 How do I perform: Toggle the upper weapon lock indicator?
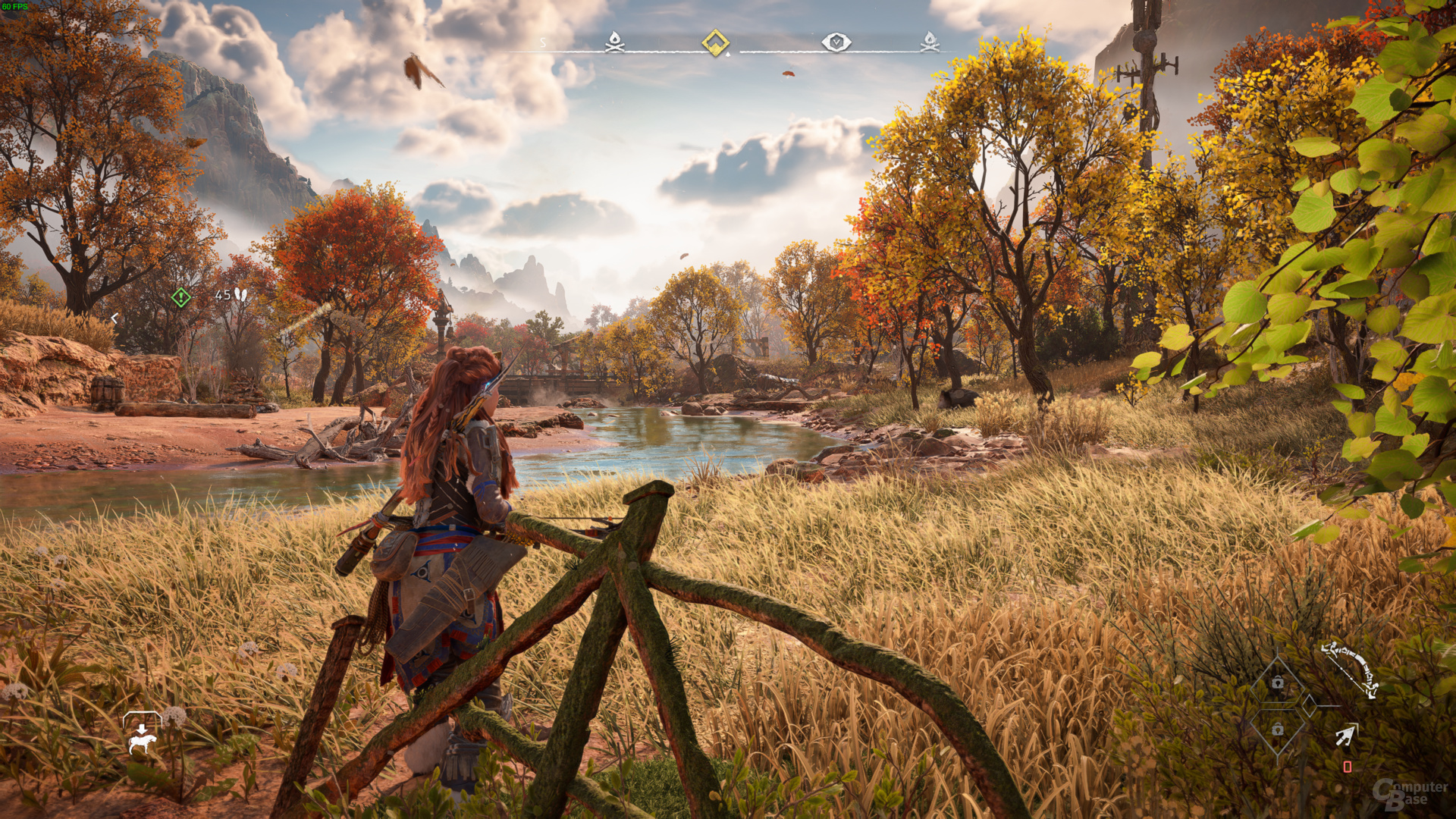click(1277, 684)
